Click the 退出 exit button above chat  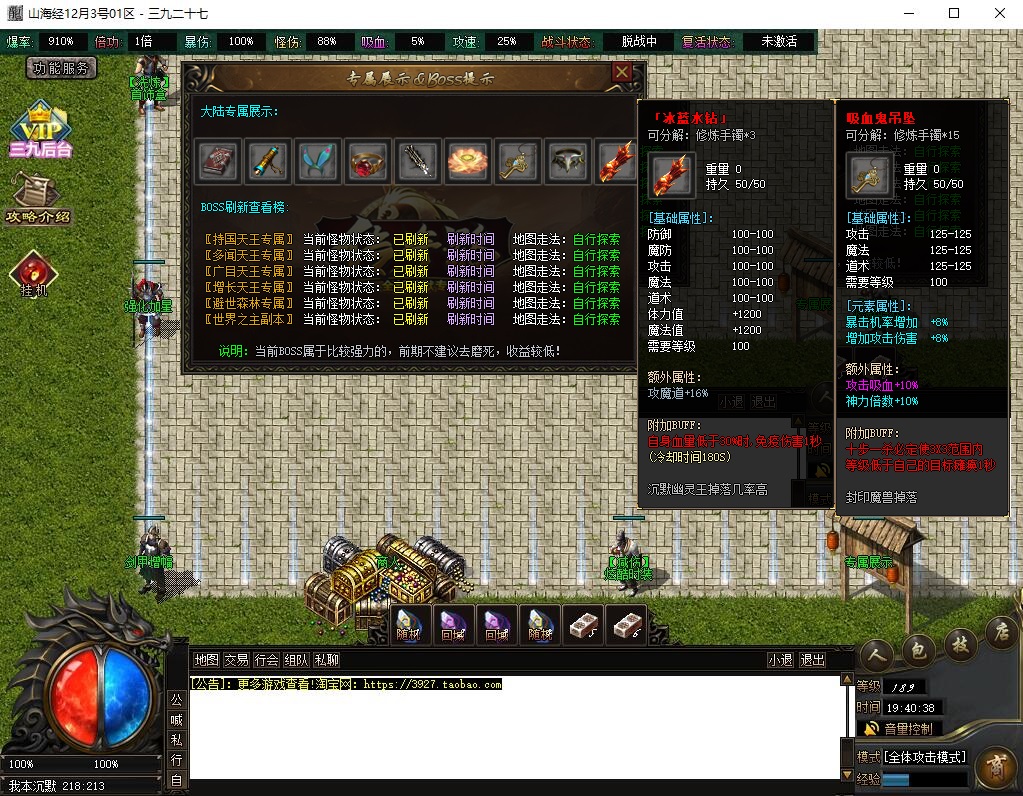tap(813, 660)
